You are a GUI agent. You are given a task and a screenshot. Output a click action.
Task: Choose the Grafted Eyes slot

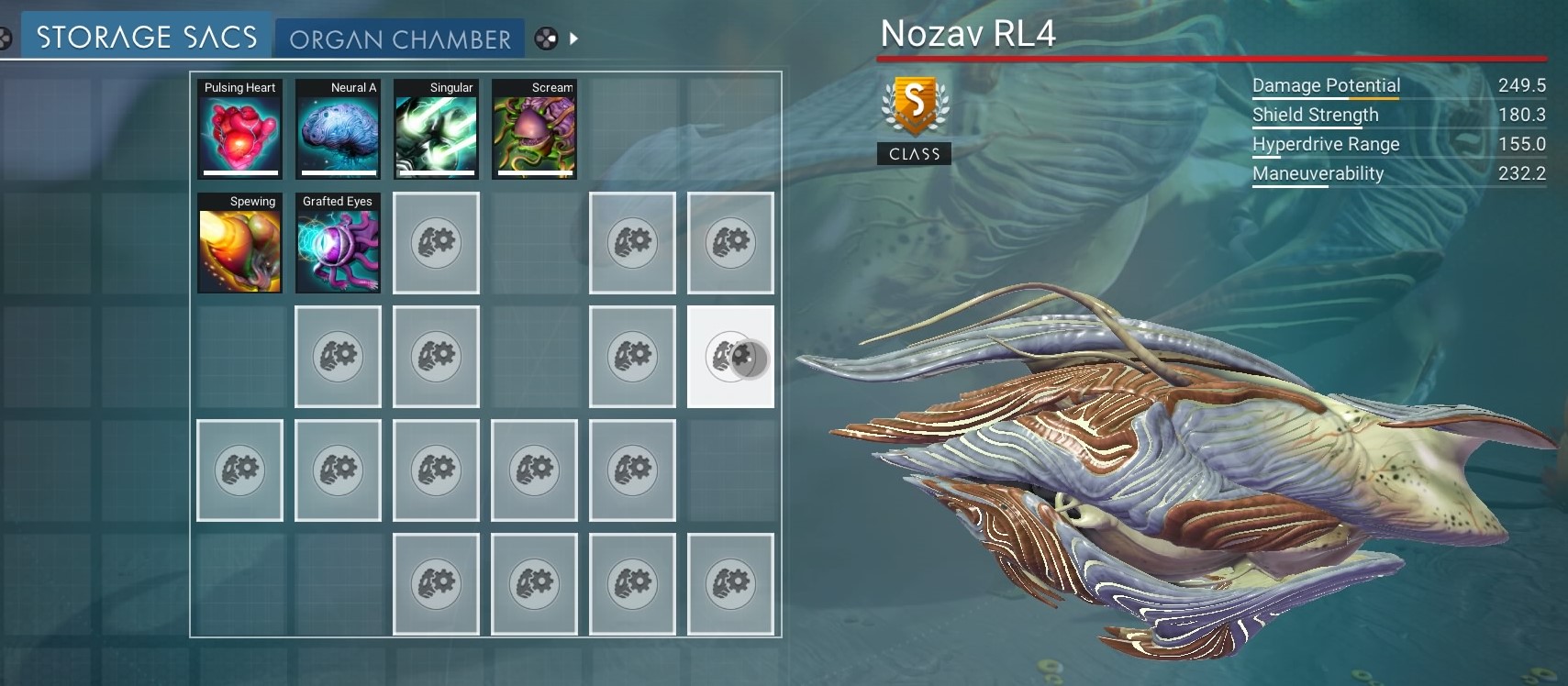pyautogui.click(x=338, y=243)
